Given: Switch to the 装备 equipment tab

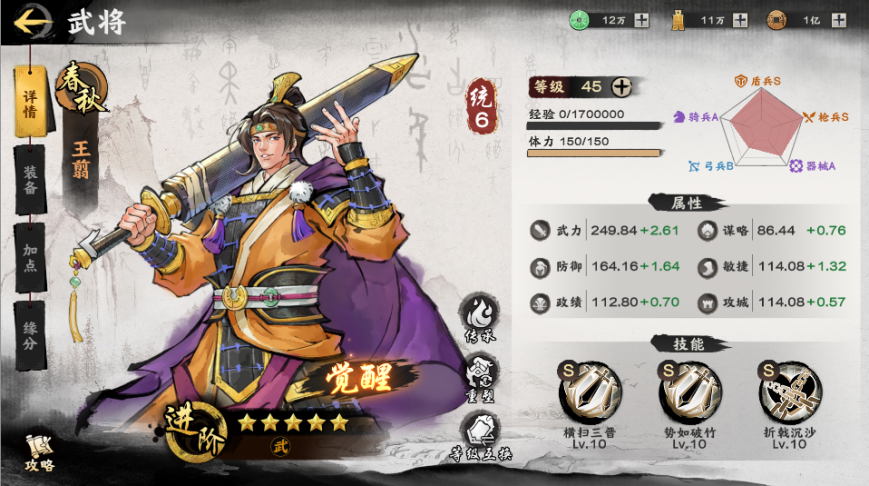Looking at the screenshot, I should pyautogui.click(x=30, y=178).
